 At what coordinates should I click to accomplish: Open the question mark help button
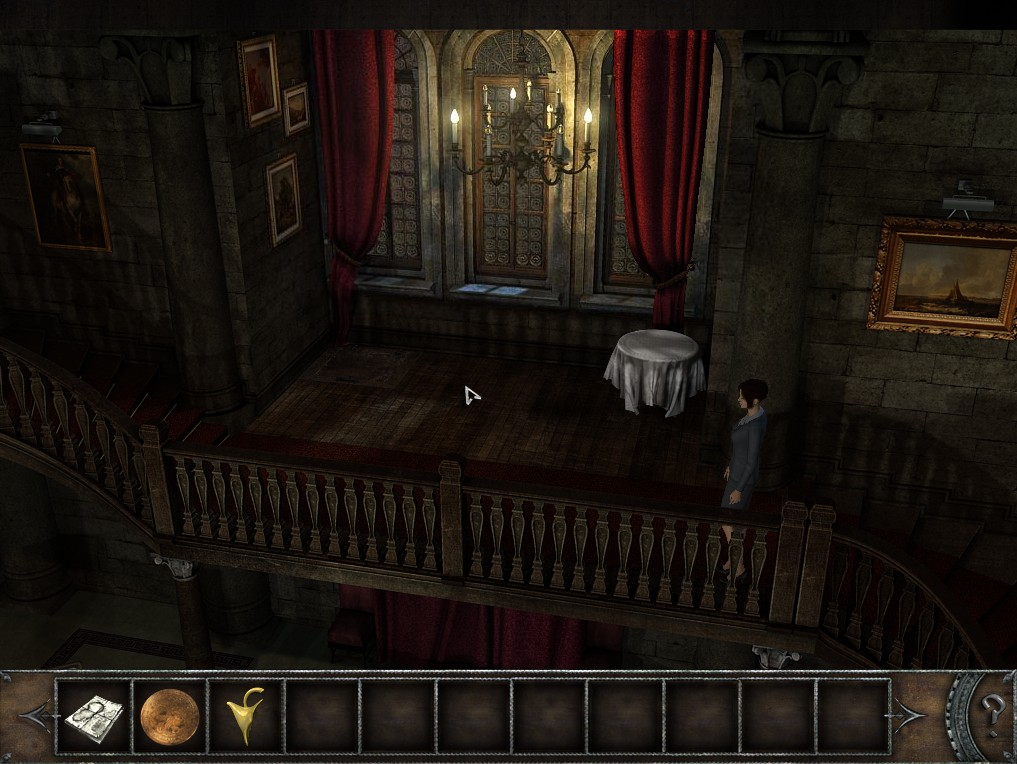coord(991,713)
